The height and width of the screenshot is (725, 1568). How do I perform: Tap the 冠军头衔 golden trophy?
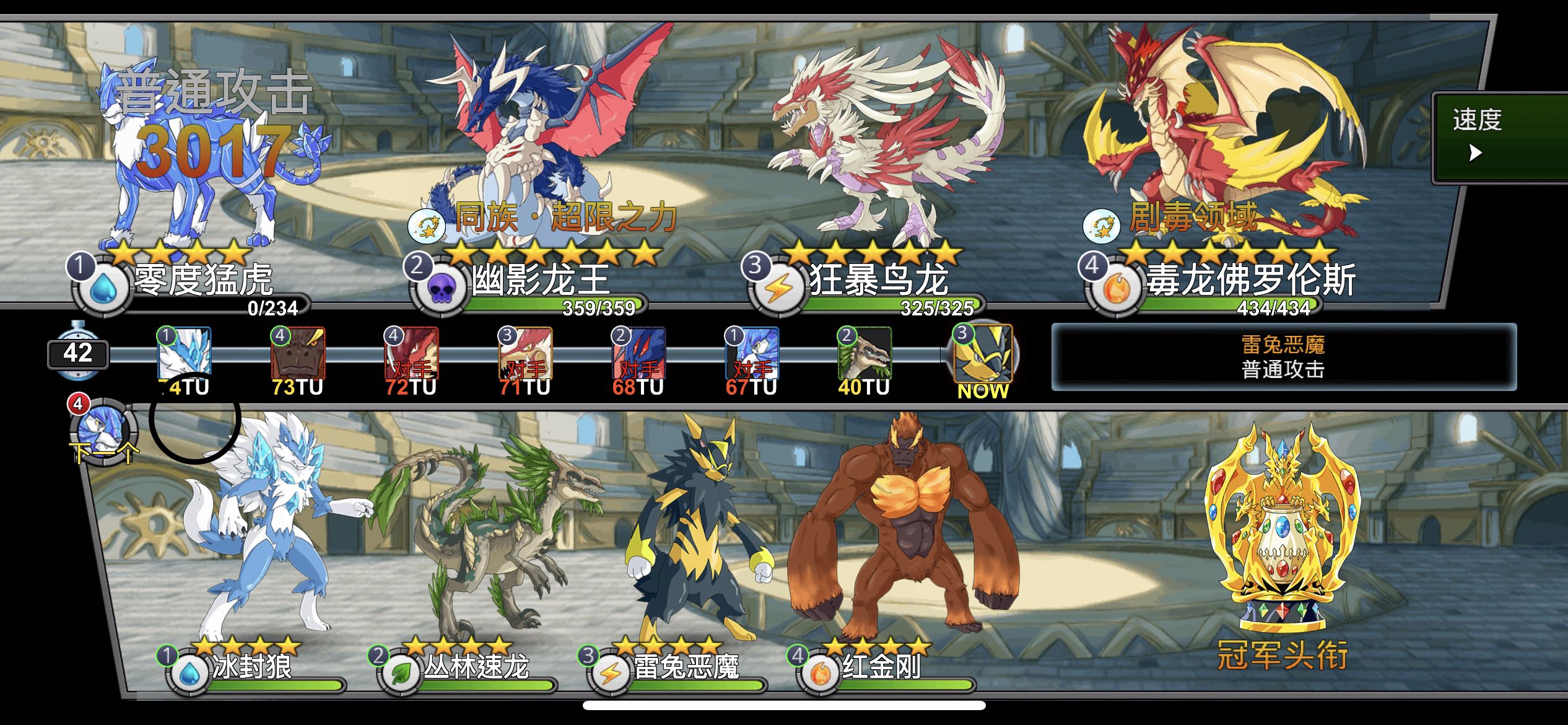(x=1282, y=533)
